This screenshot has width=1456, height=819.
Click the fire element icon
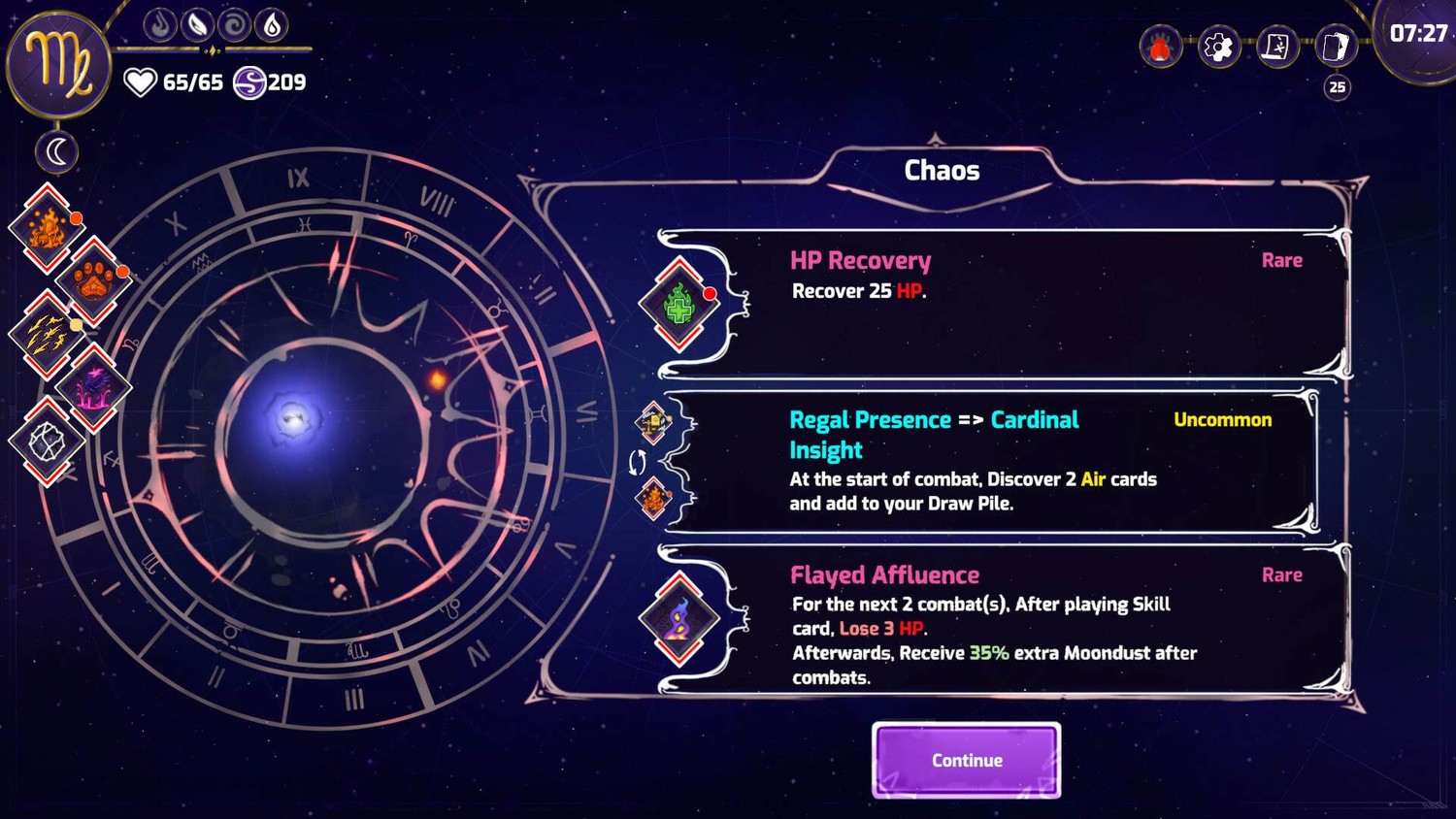[160, 24]
